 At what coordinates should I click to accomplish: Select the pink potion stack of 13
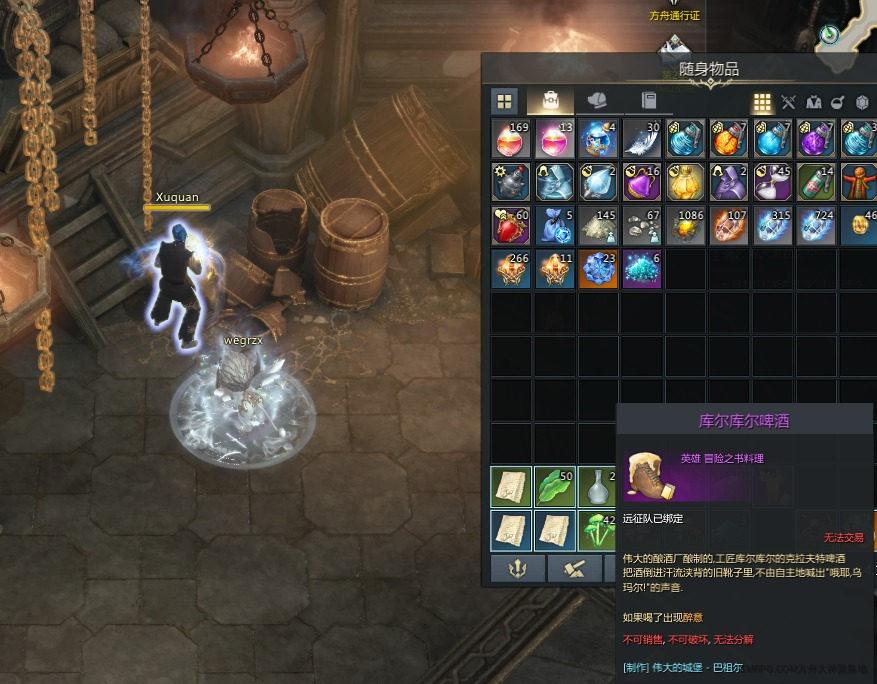click(x=555, y=138)
